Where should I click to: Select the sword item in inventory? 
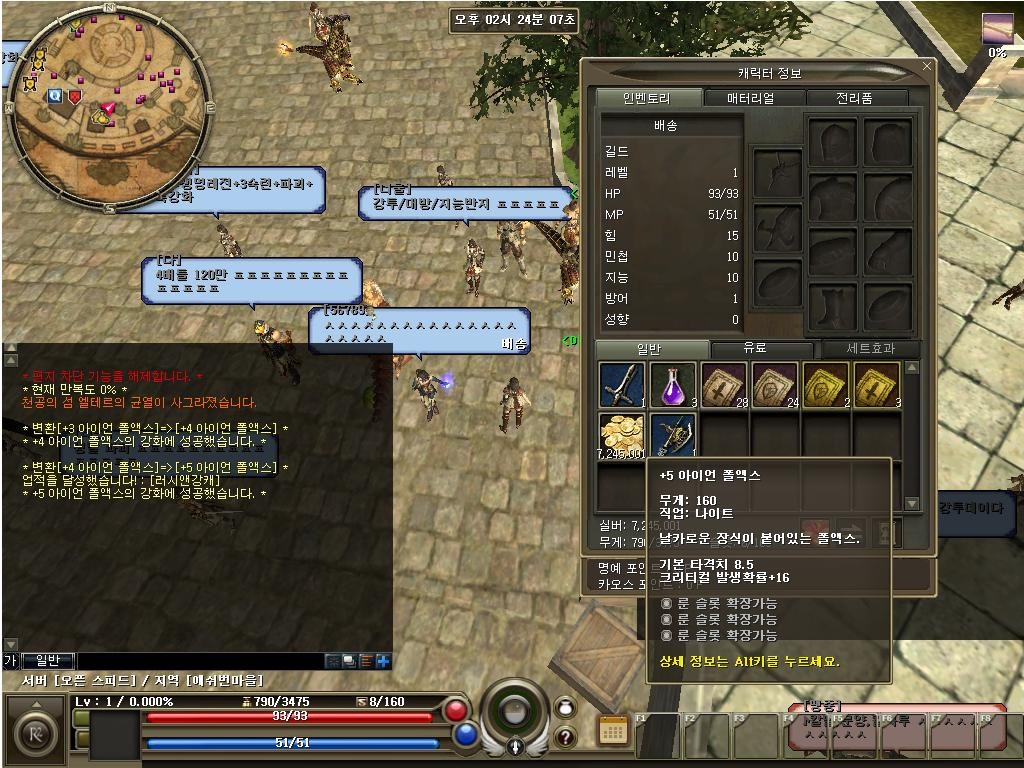(622, 385)
